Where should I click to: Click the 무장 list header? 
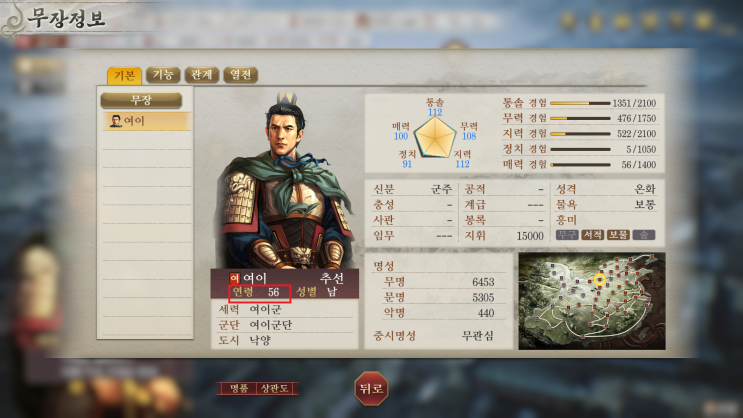click(141, 100)
